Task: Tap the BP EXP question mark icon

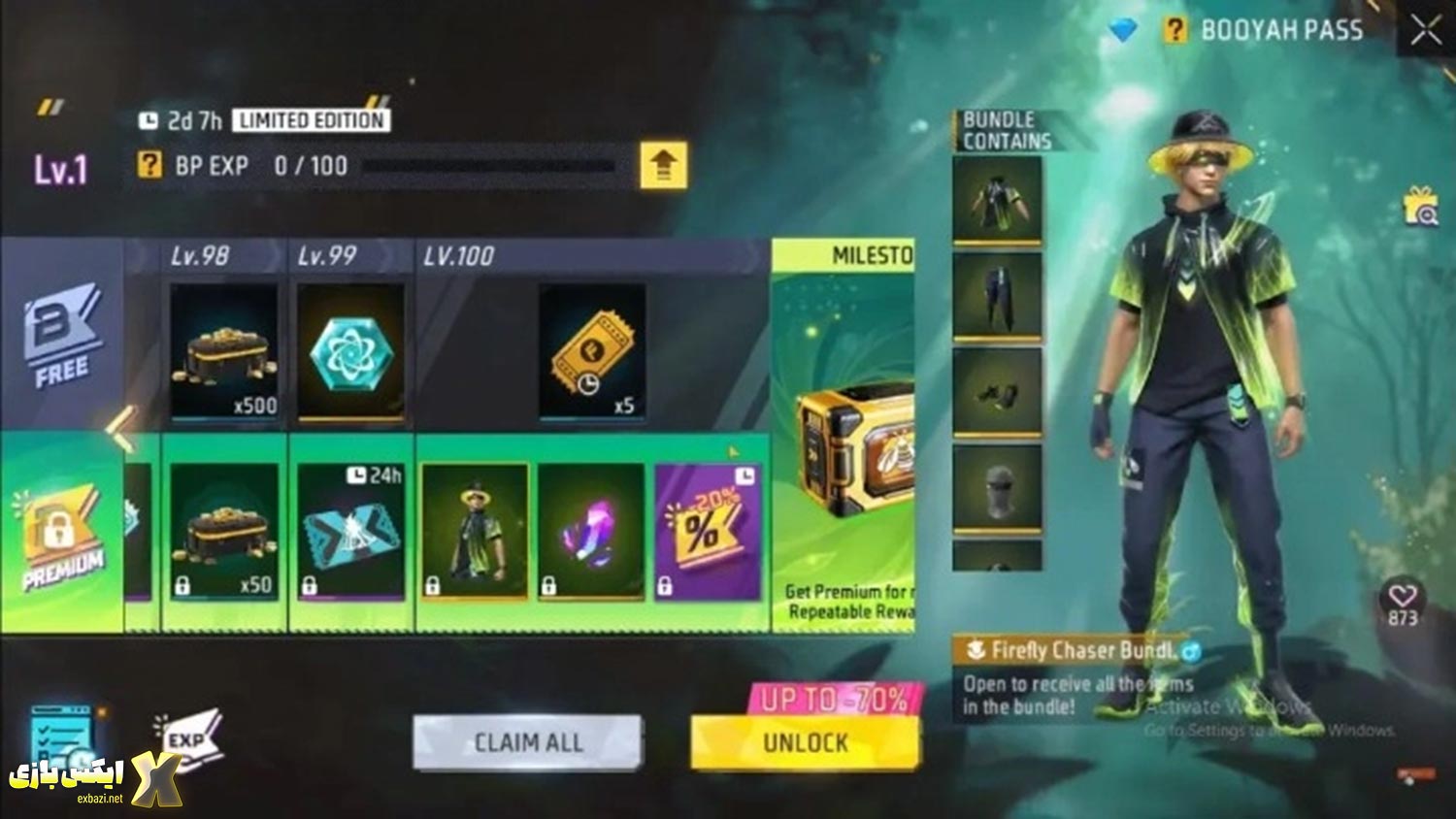Action: click(x=148, y=166)
